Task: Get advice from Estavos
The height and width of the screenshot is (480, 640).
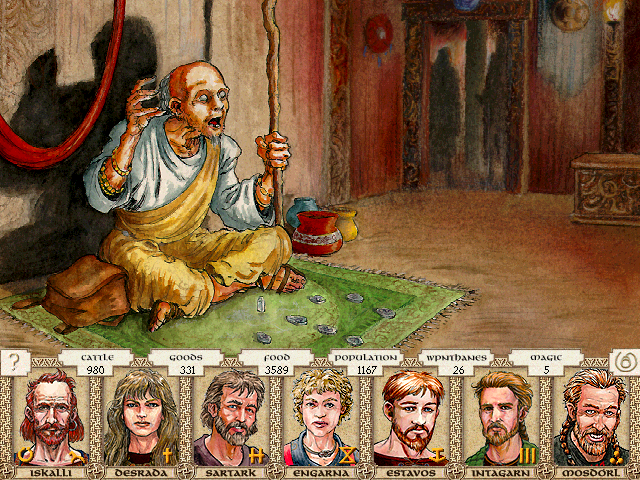Action: coord(412,417)
